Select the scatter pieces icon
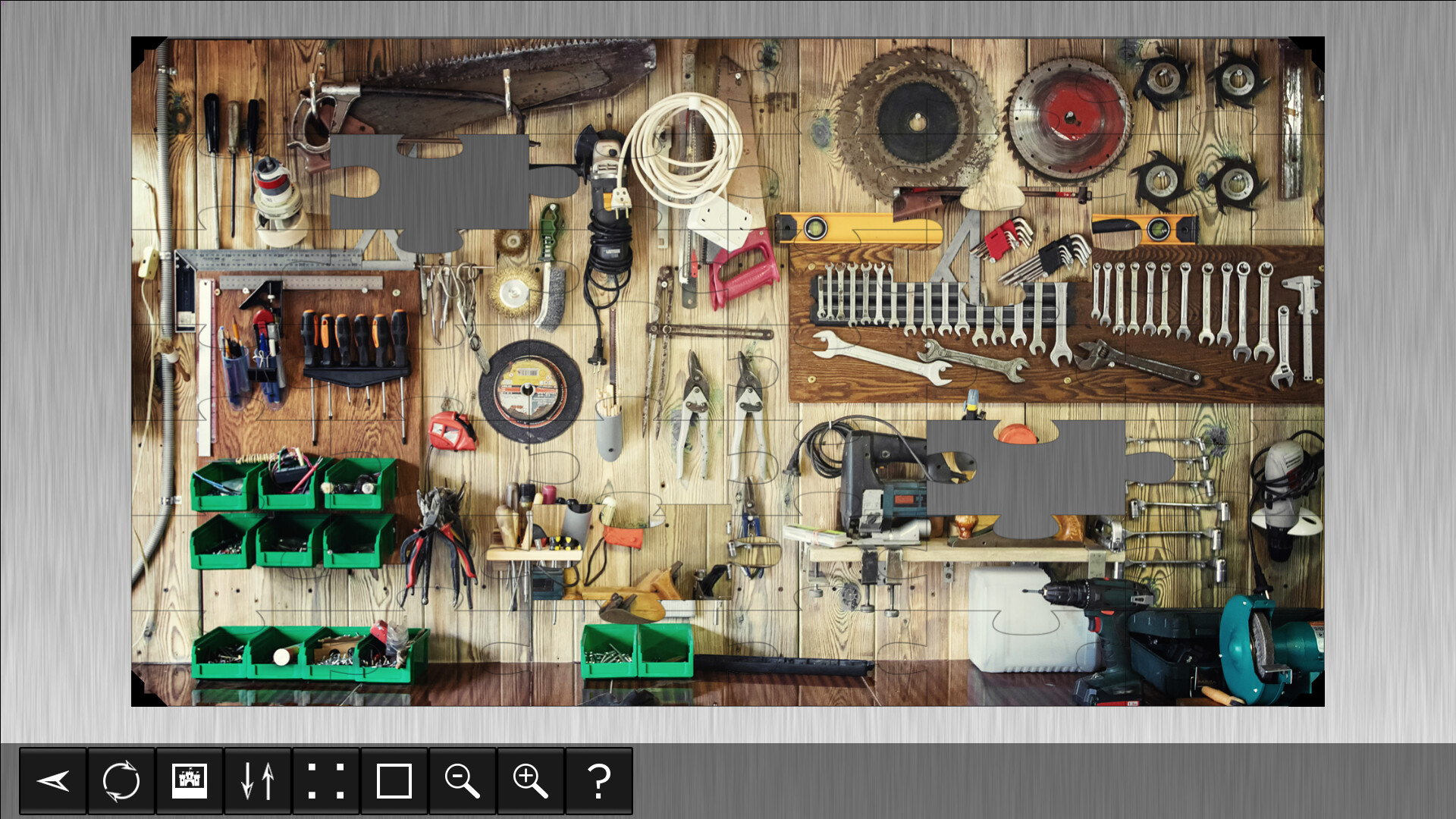This screenshot has width=1456, height=819. [x=326, y=781]
